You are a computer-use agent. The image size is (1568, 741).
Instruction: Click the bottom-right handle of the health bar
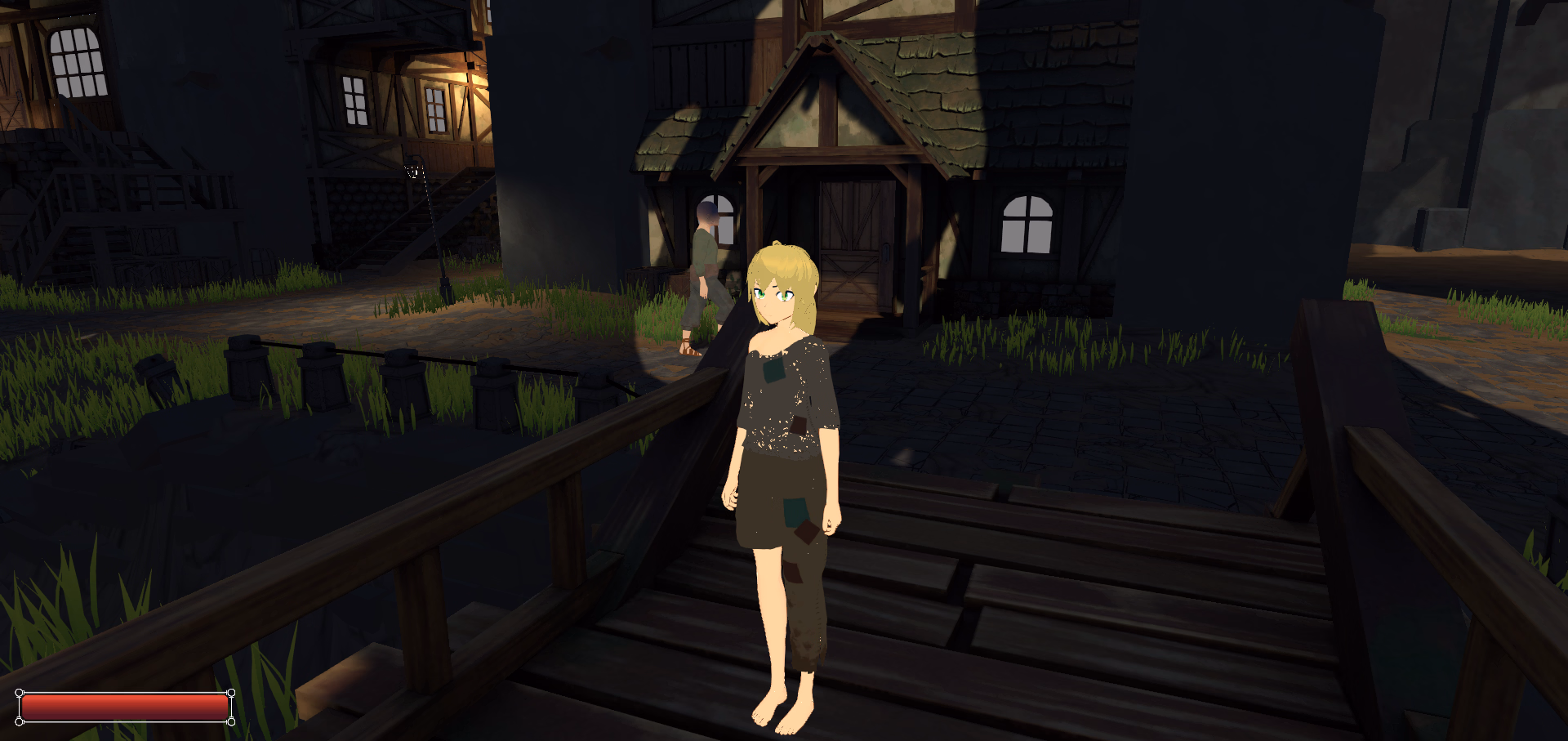232,722
